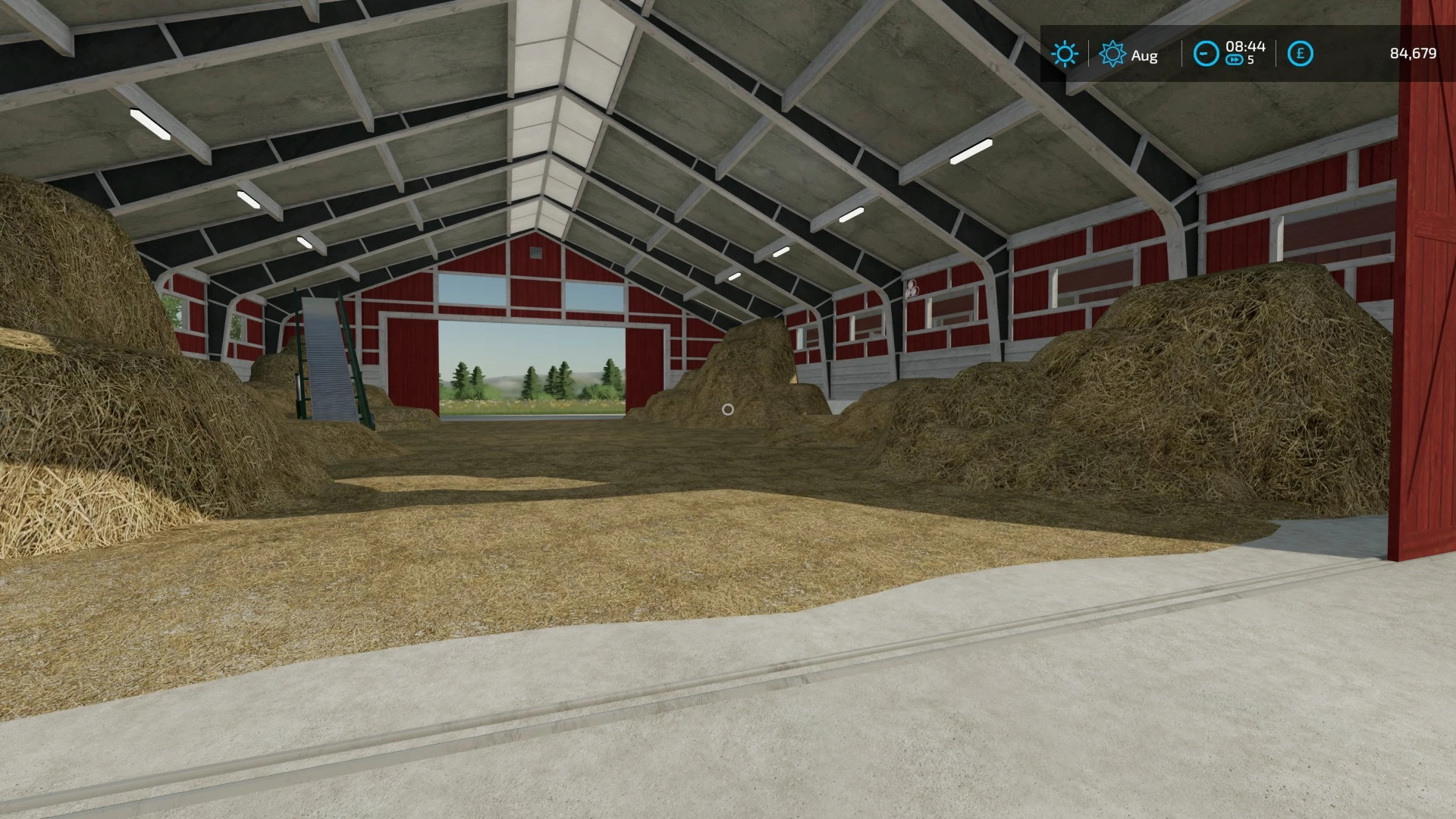
Task: Expand the month display showing Aug
Action: click(x=1145, y=55)
